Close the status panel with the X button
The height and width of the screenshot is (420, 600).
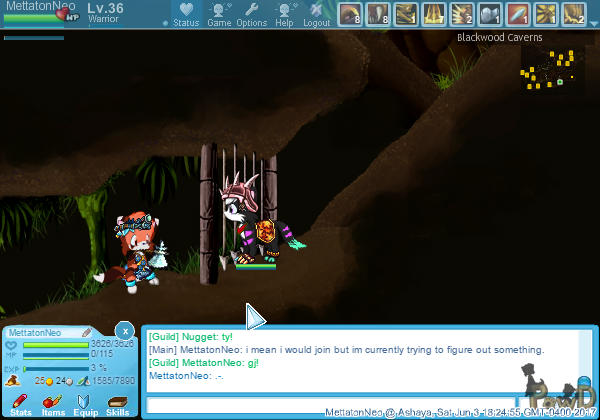(x=124, y=330)
